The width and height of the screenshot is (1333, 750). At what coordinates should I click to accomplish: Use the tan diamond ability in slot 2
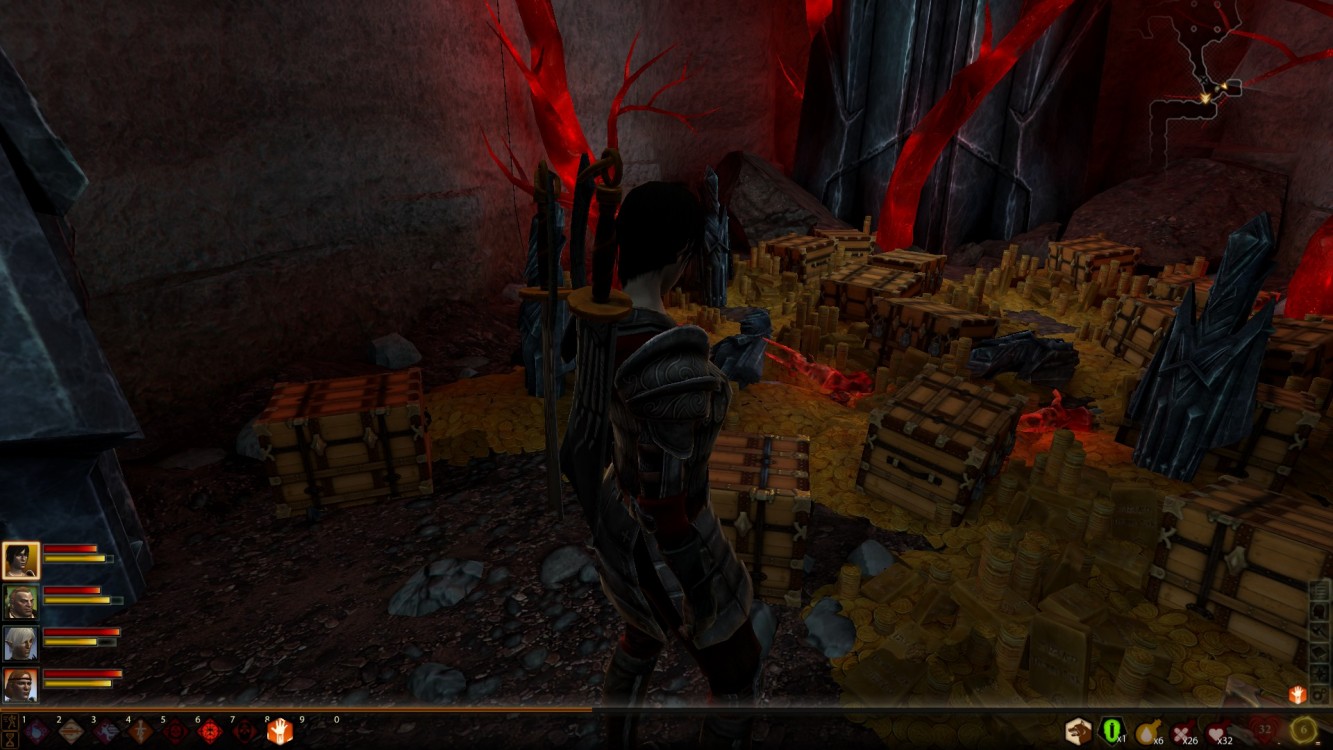coord(71,732)
